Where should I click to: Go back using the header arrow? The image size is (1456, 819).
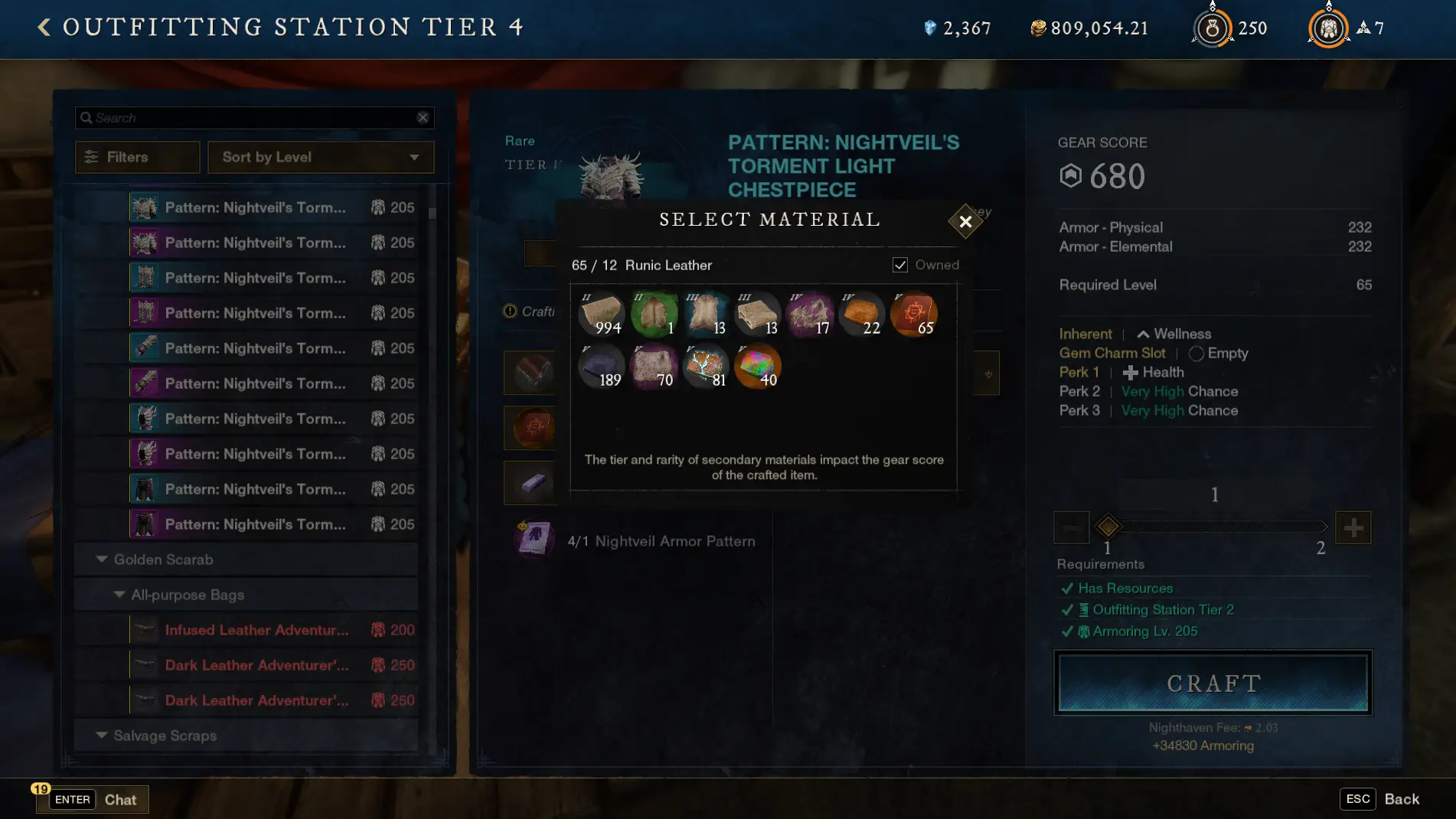click(x=44, y=28)
